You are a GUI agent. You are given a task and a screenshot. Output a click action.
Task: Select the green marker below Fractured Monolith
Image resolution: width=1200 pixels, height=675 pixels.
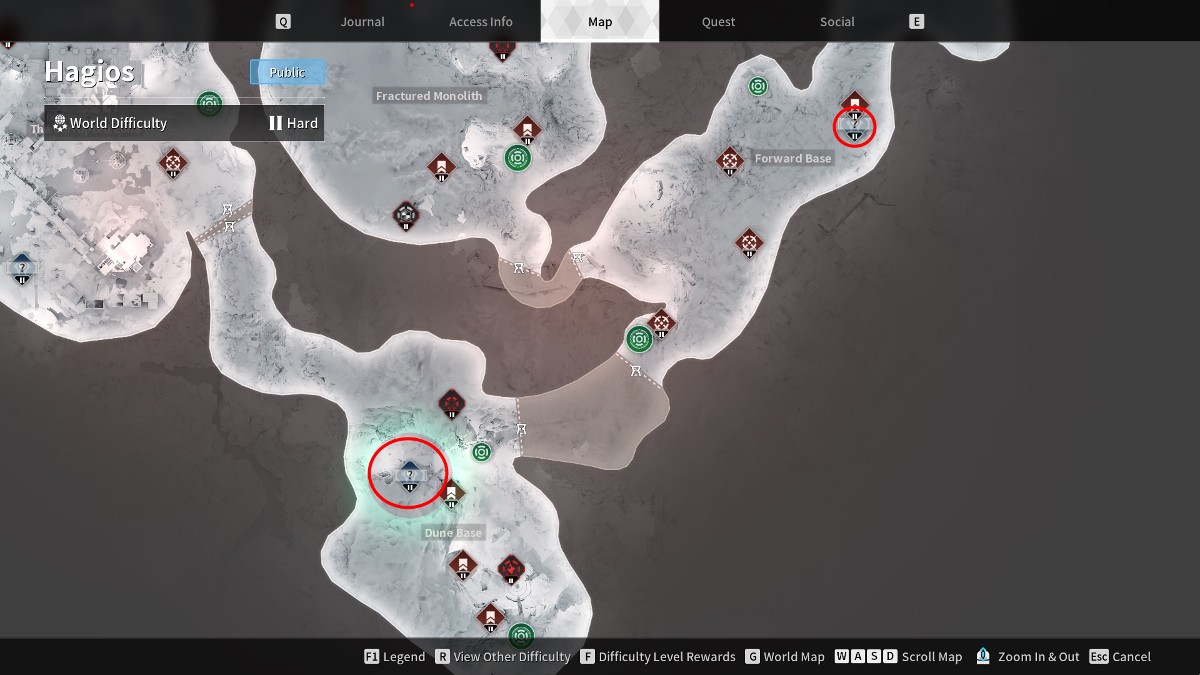click(x=517, y=158)
